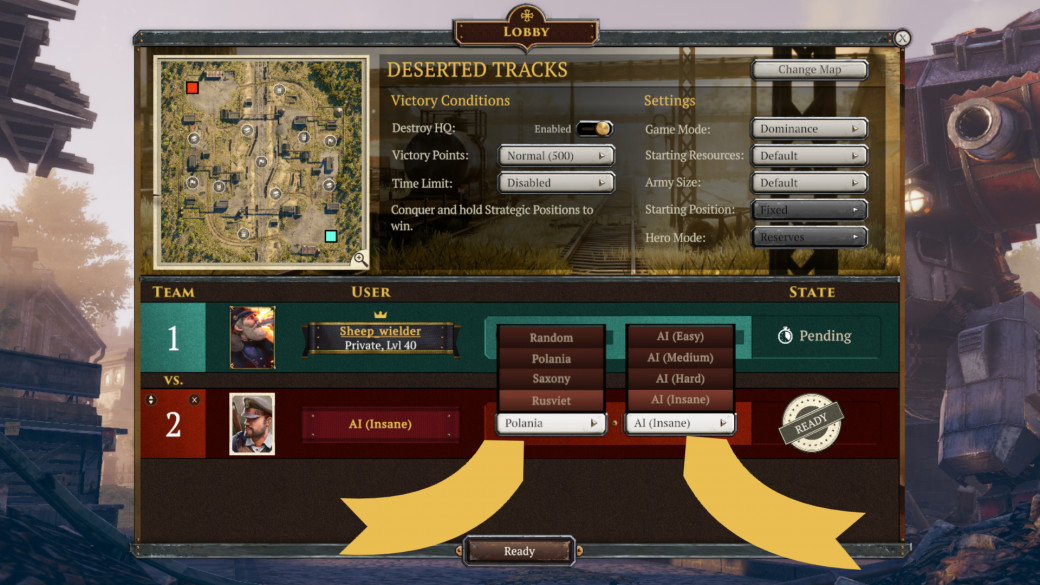Remove the AI player from team 2
The height and width of the screenshot is (585, 1040).
[194, 400]
